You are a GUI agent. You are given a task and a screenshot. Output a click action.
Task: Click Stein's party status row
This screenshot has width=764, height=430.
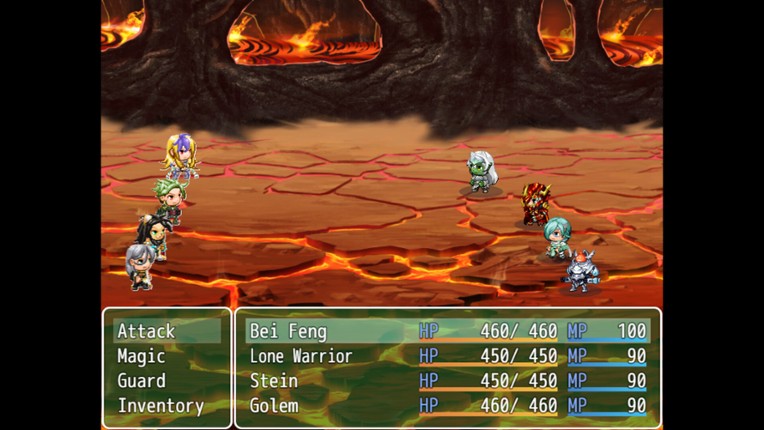point(447,381)
